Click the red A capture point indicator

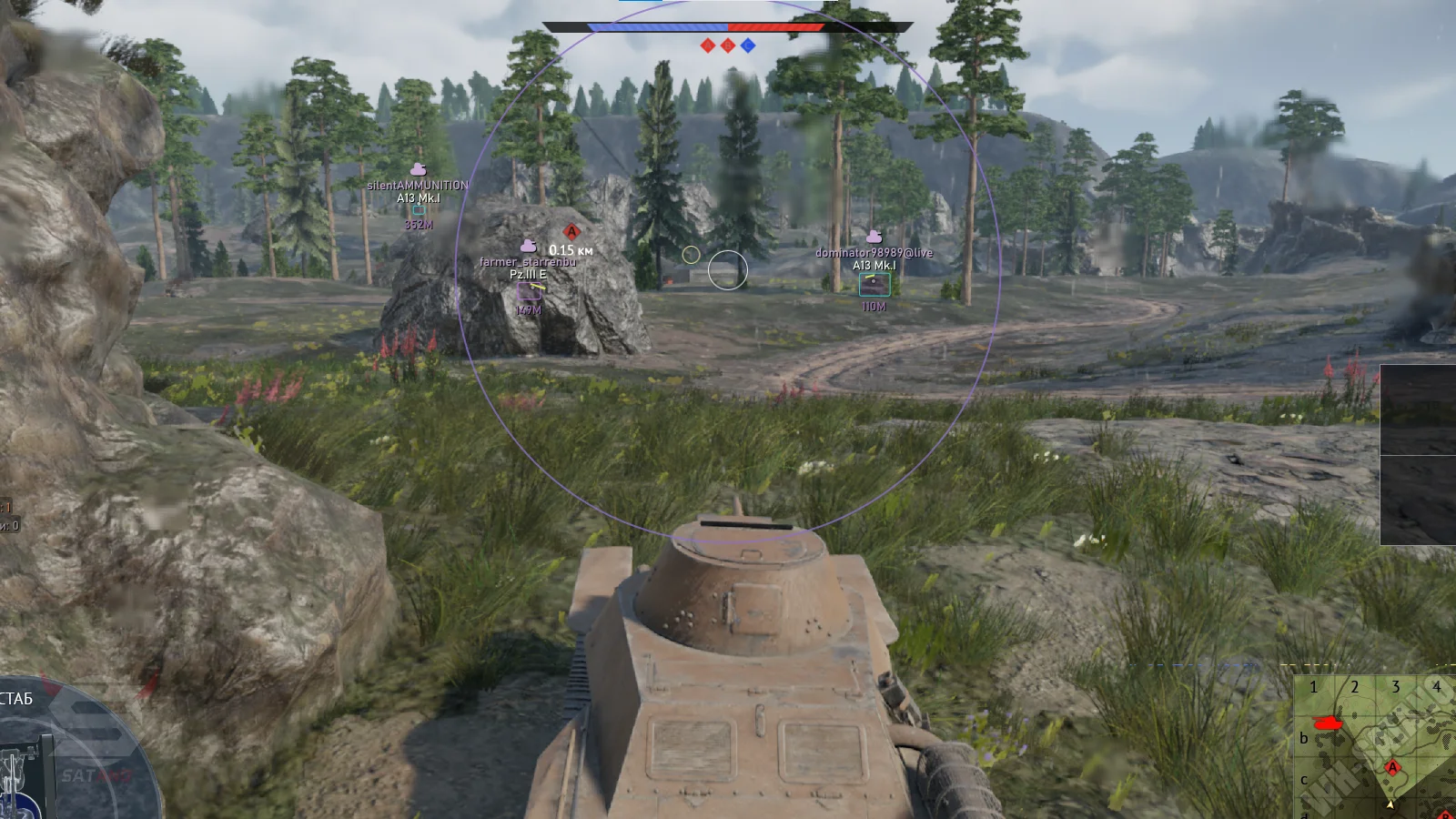point(708,45)
